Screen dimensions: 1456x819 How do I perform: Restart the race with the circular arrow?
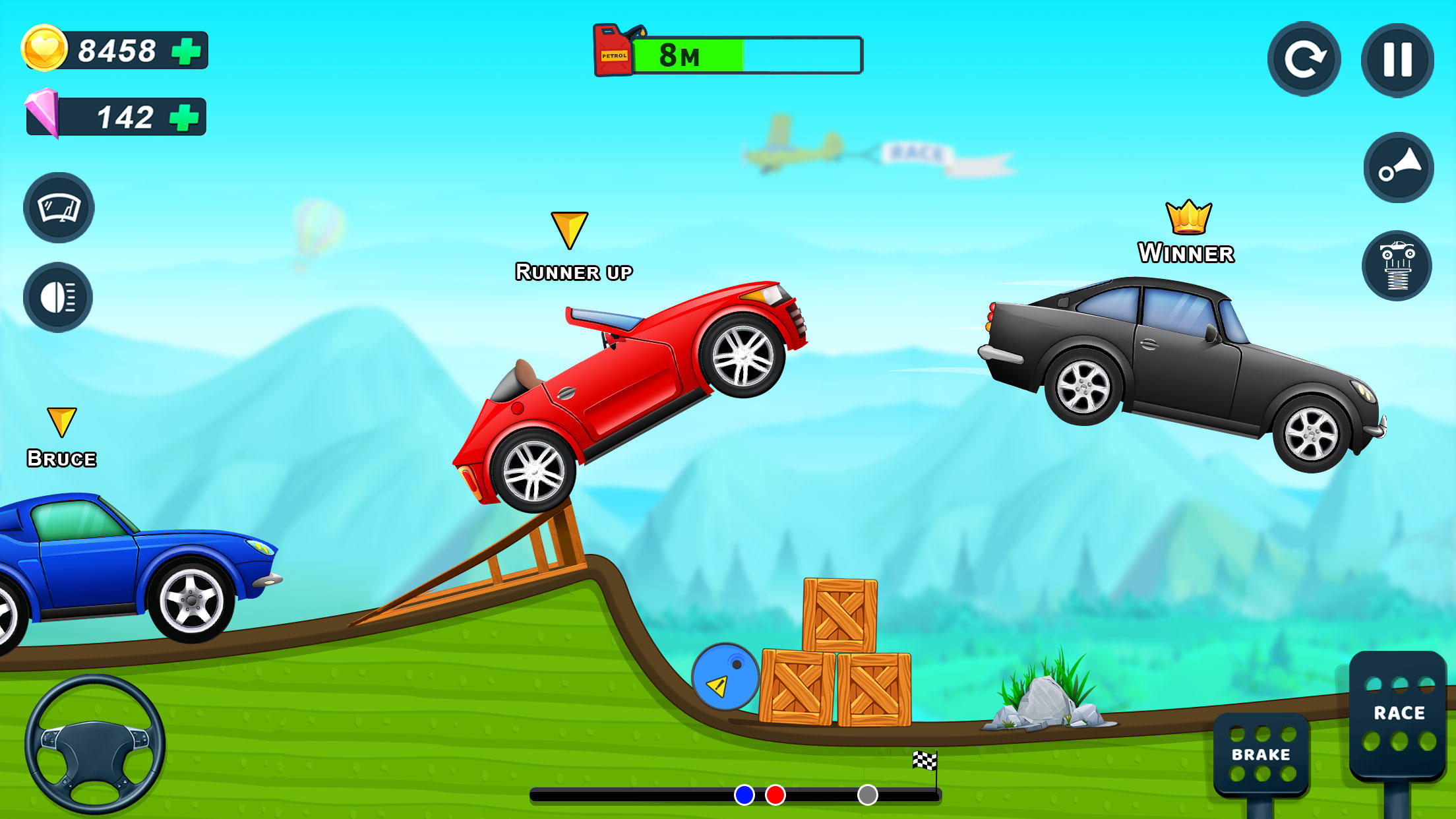tap(1304, 59)
